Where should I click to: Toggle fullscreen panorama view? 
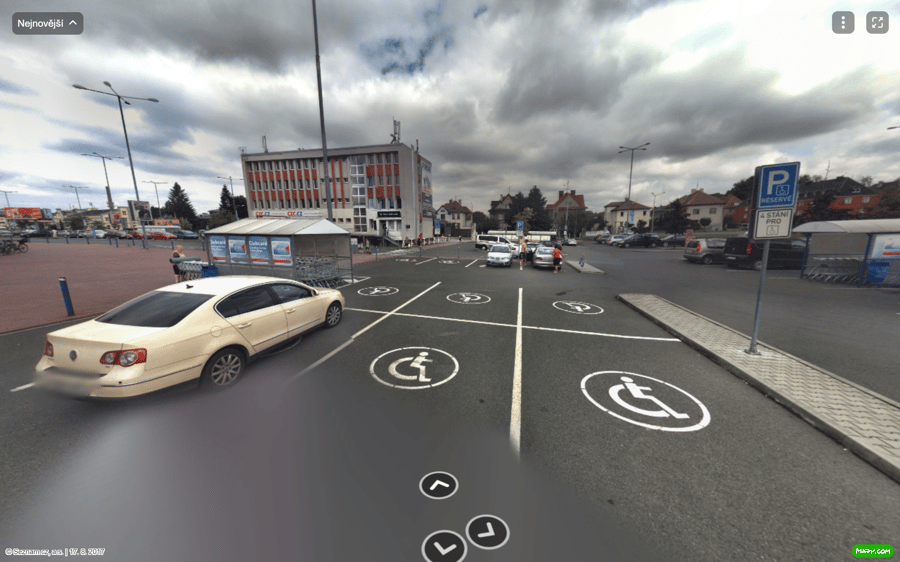877,23
